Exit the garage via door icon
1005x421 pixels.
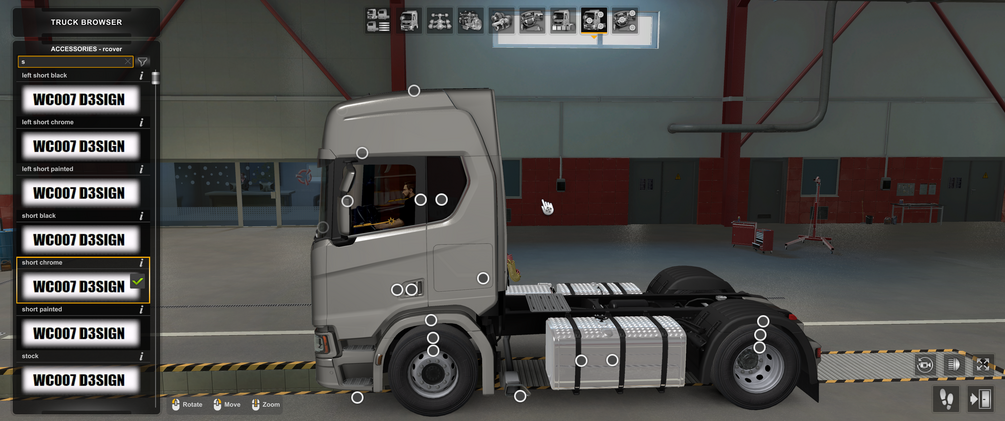980,399
